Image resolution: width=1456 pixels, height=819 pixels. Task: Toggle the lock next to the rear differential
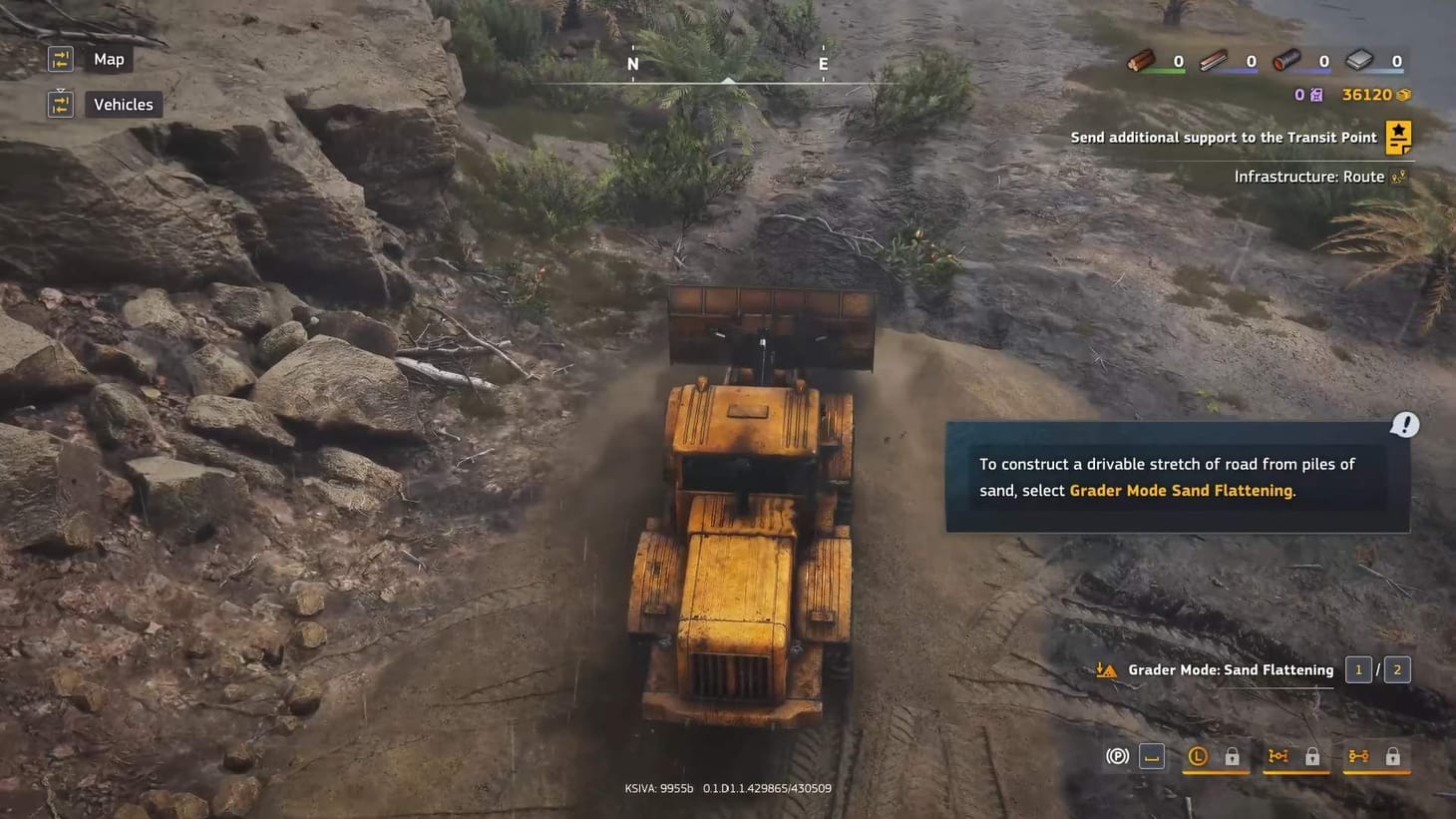(1393, 756)
